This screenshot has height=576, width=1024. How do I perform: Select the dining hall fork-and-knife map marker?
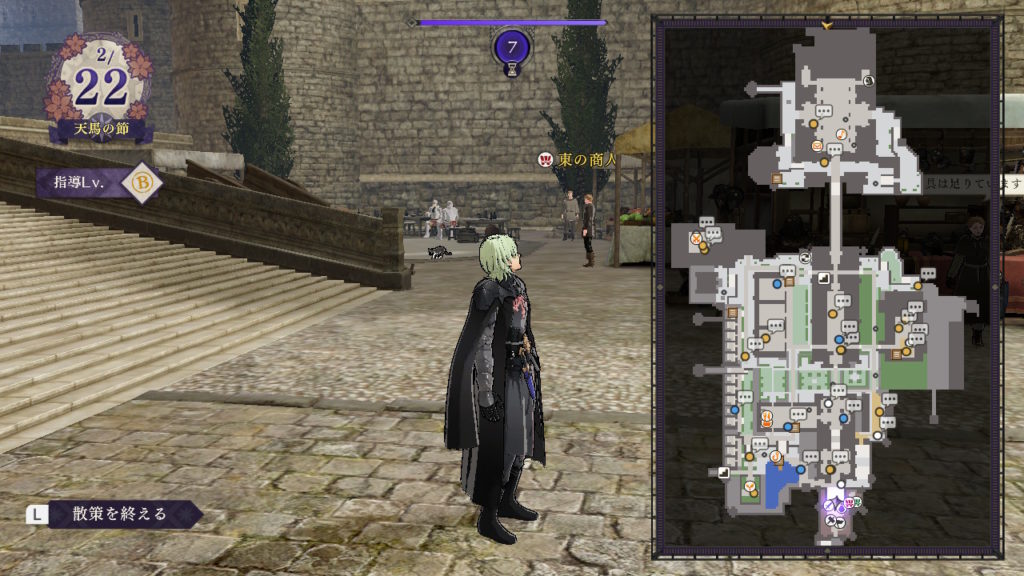click(766, 417)
